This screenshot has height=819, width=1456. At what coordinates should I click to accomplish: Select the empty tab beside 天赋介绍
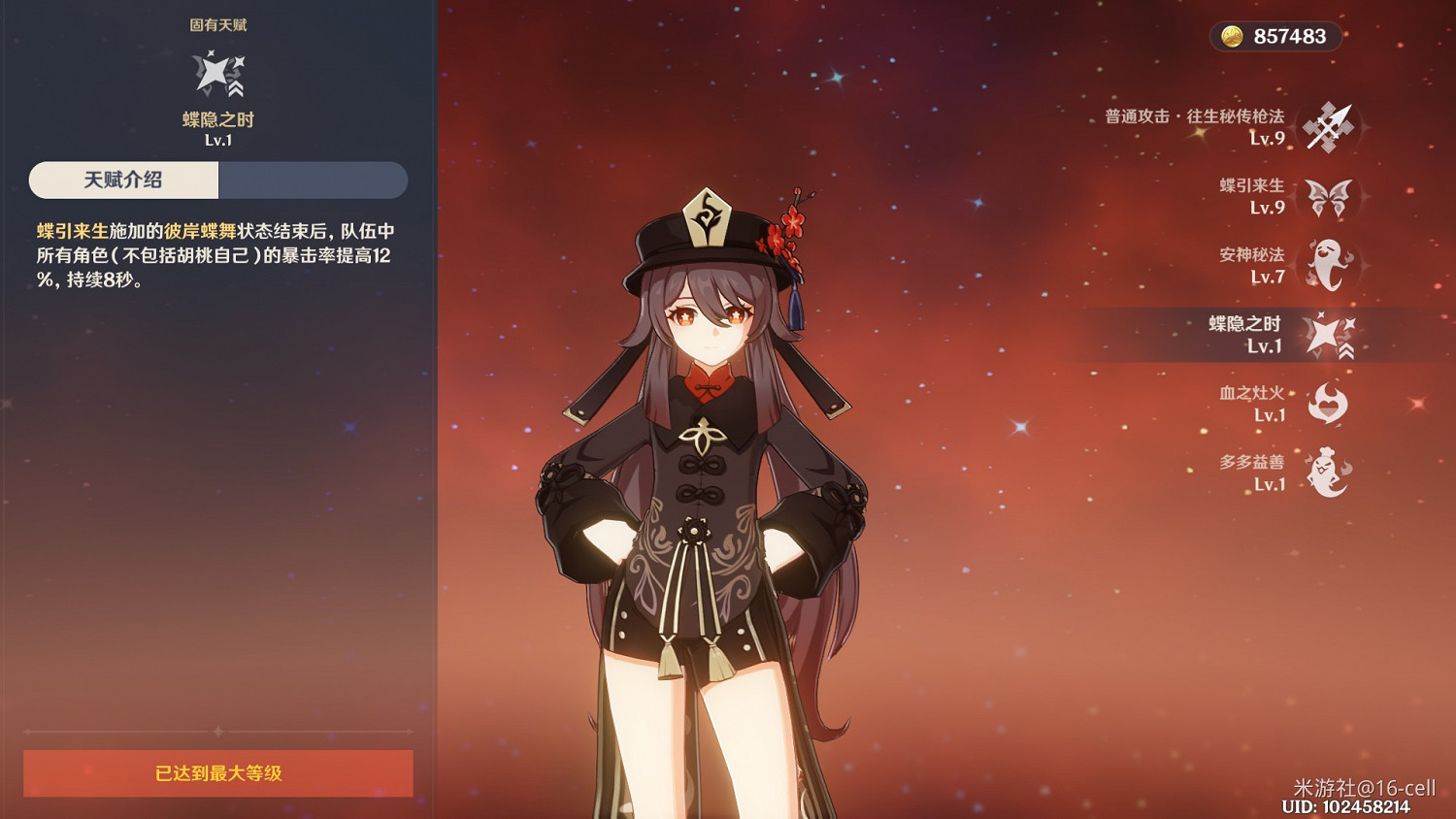313,180
